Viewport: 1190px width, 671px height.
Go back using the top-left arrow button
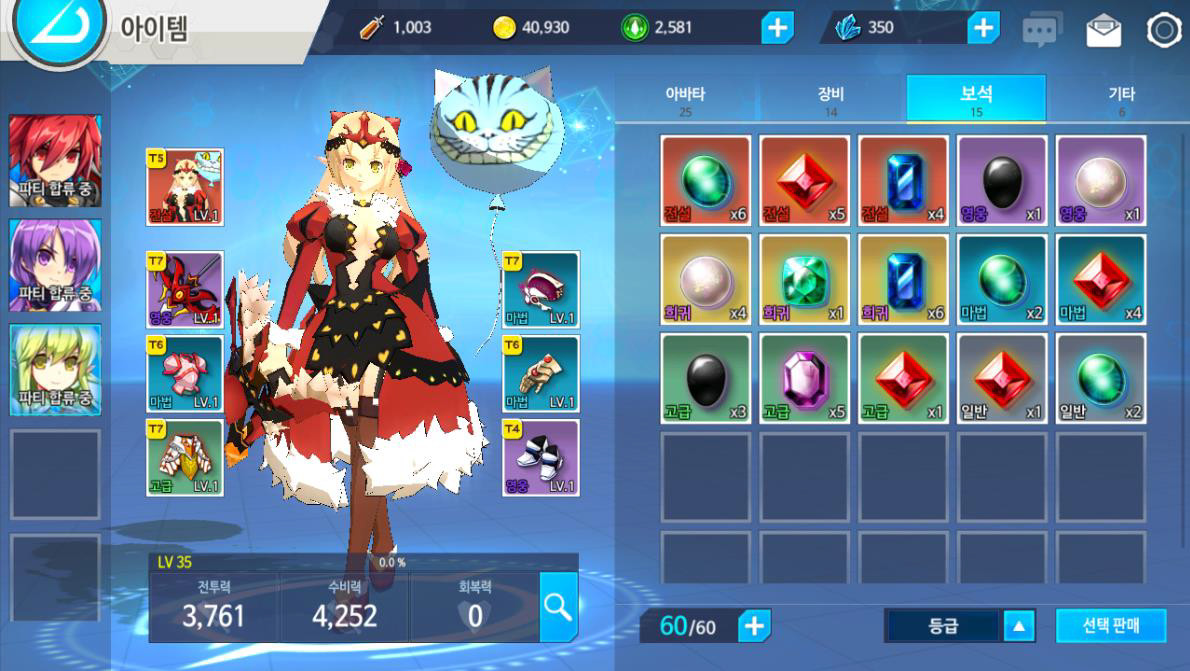(x=58, y=26)
